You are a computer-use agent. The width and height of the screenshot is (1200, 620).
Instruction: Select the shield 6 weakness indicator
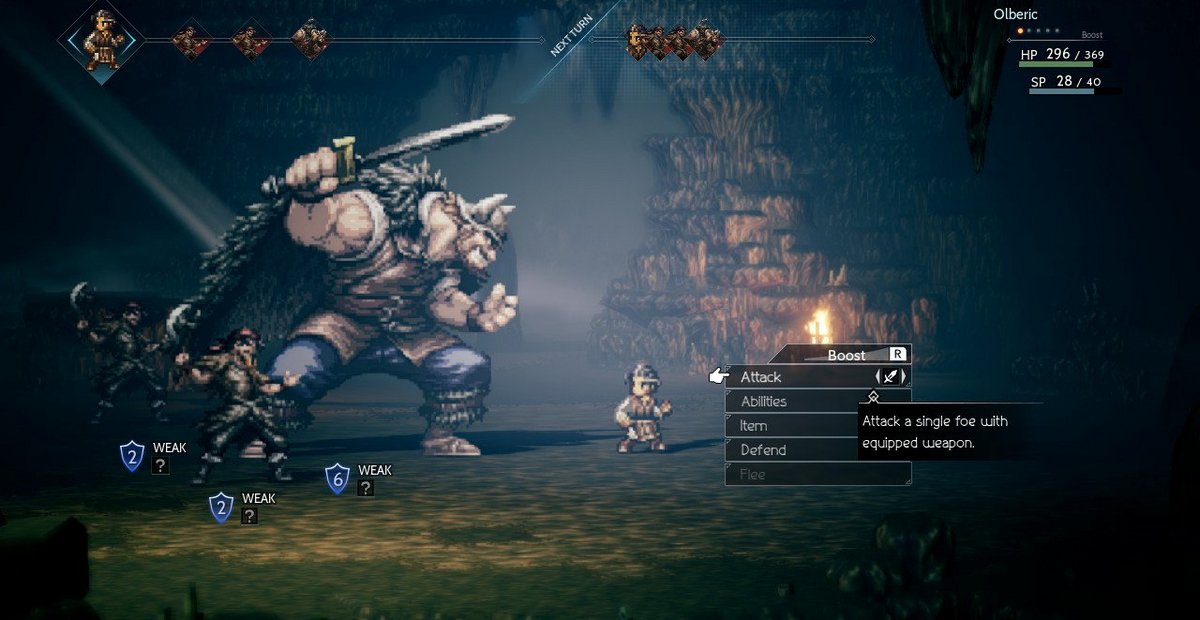(x=337, y=478)
